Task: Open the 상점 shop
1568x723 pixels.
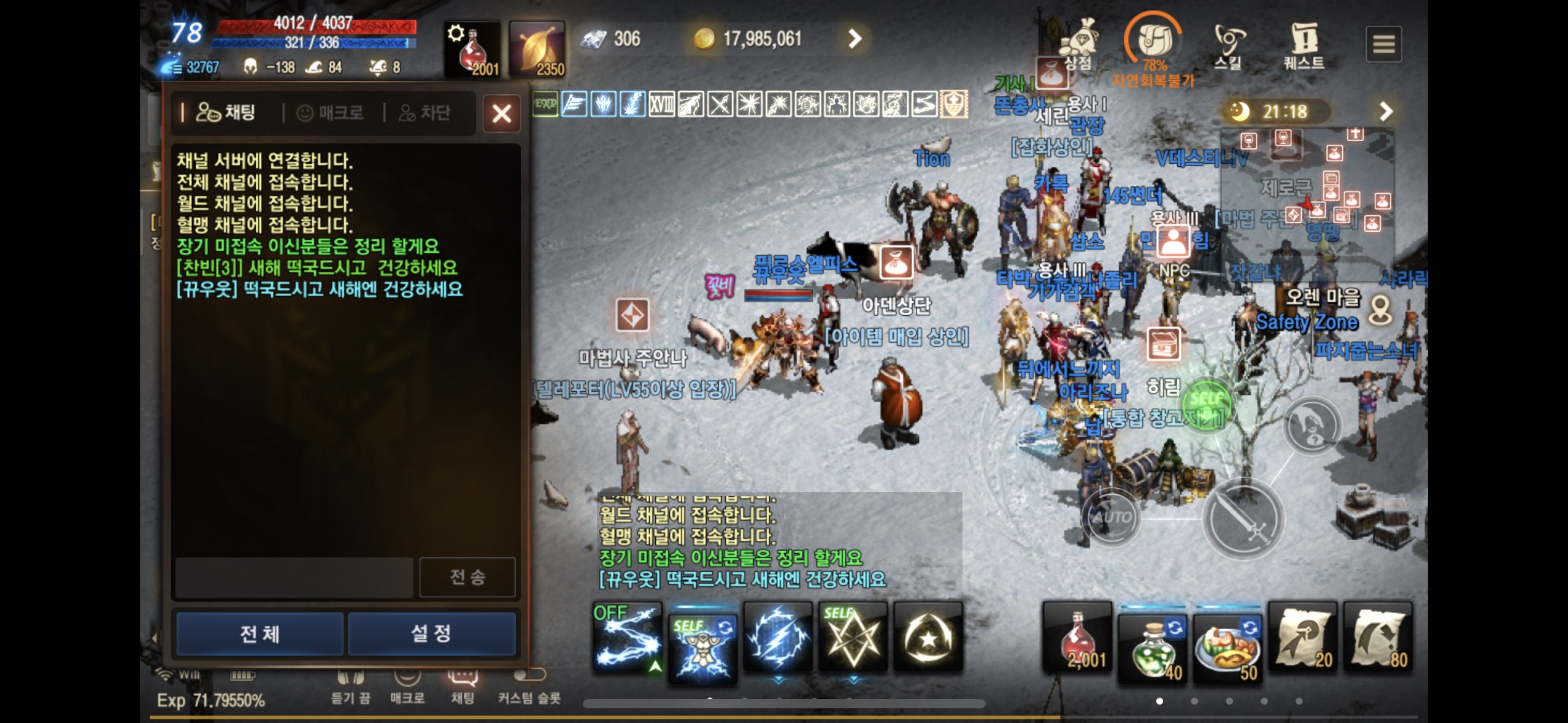Action: click(x=1078, y=43)
